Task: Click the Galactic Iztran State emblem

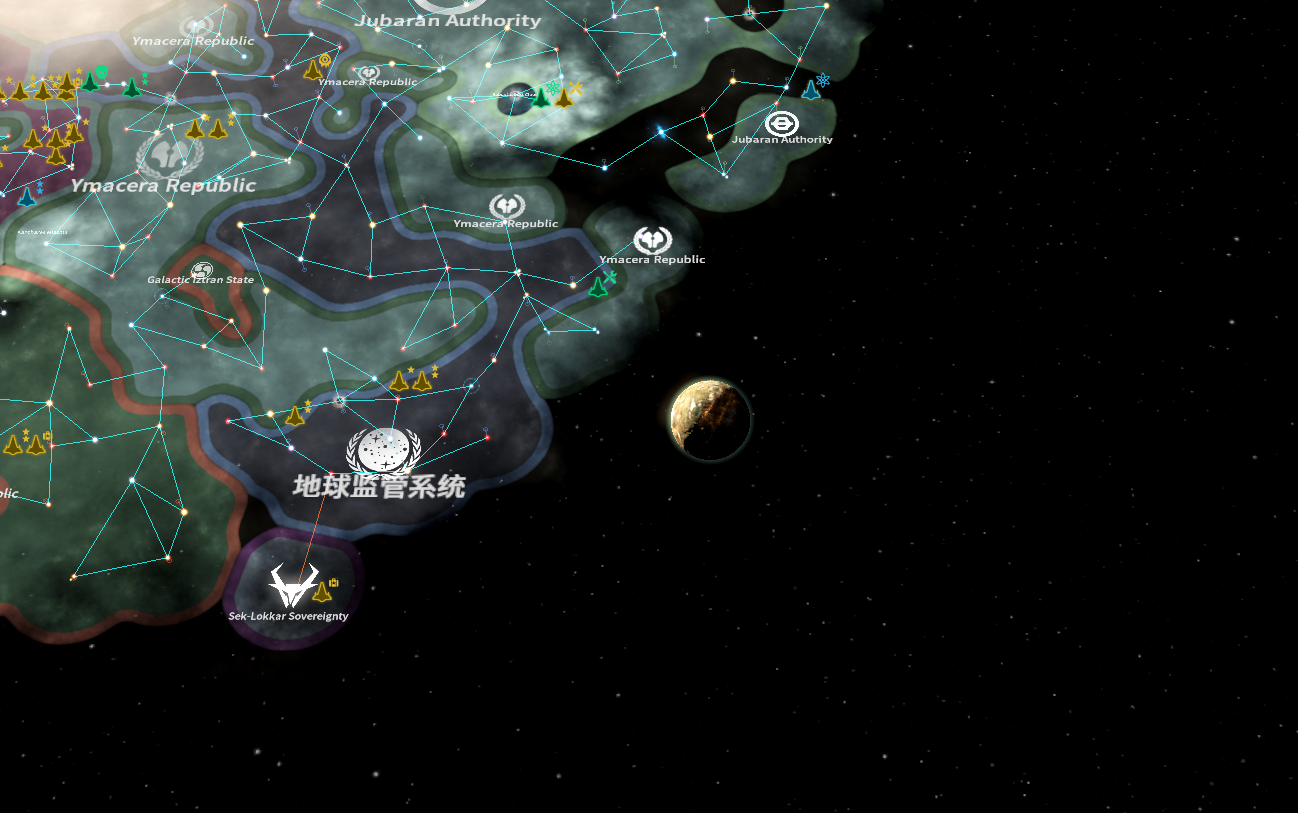Action: tap(202, 269)
